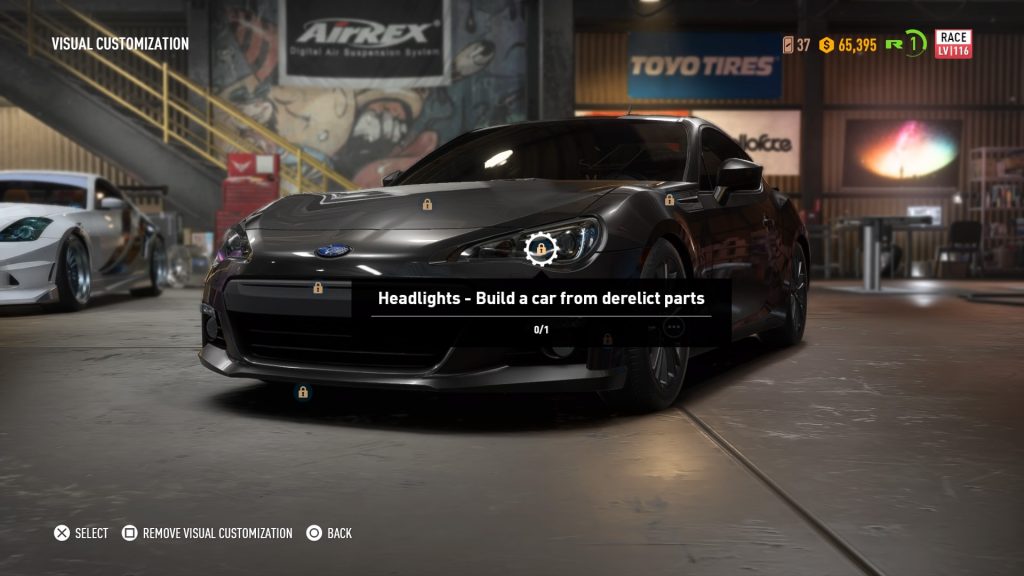Open the three-dots node by the front wheel
1024x576 pixels.
(673, 327)
